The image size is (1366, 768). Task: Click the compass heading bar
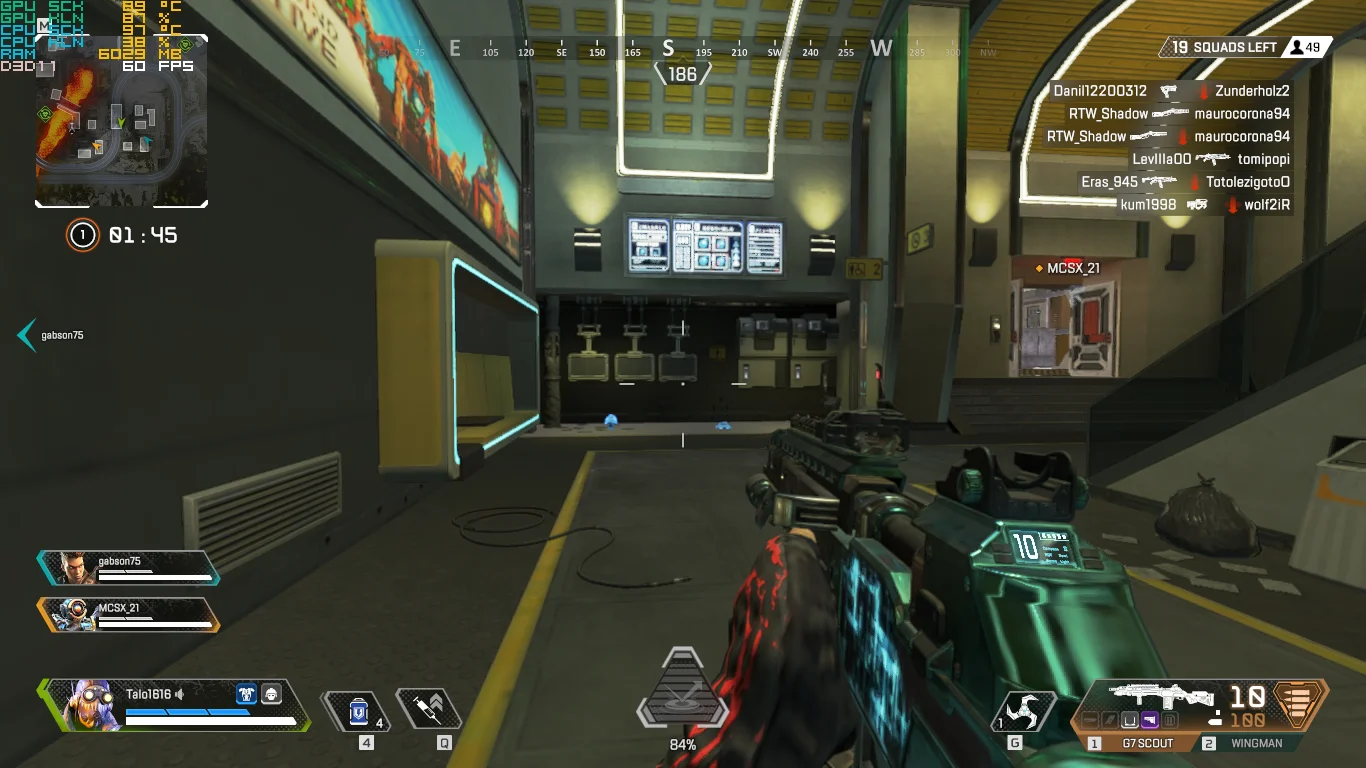683,50
